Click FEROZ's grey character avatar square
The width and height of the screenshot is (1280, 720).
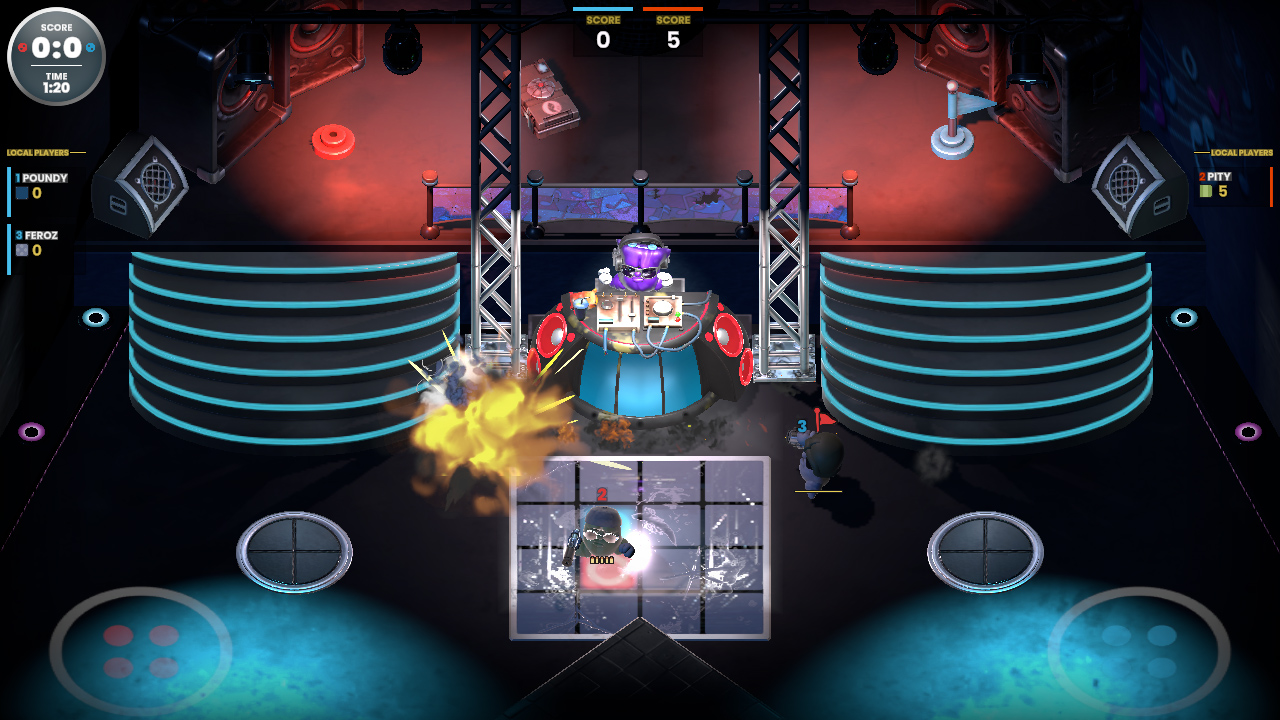22,250
